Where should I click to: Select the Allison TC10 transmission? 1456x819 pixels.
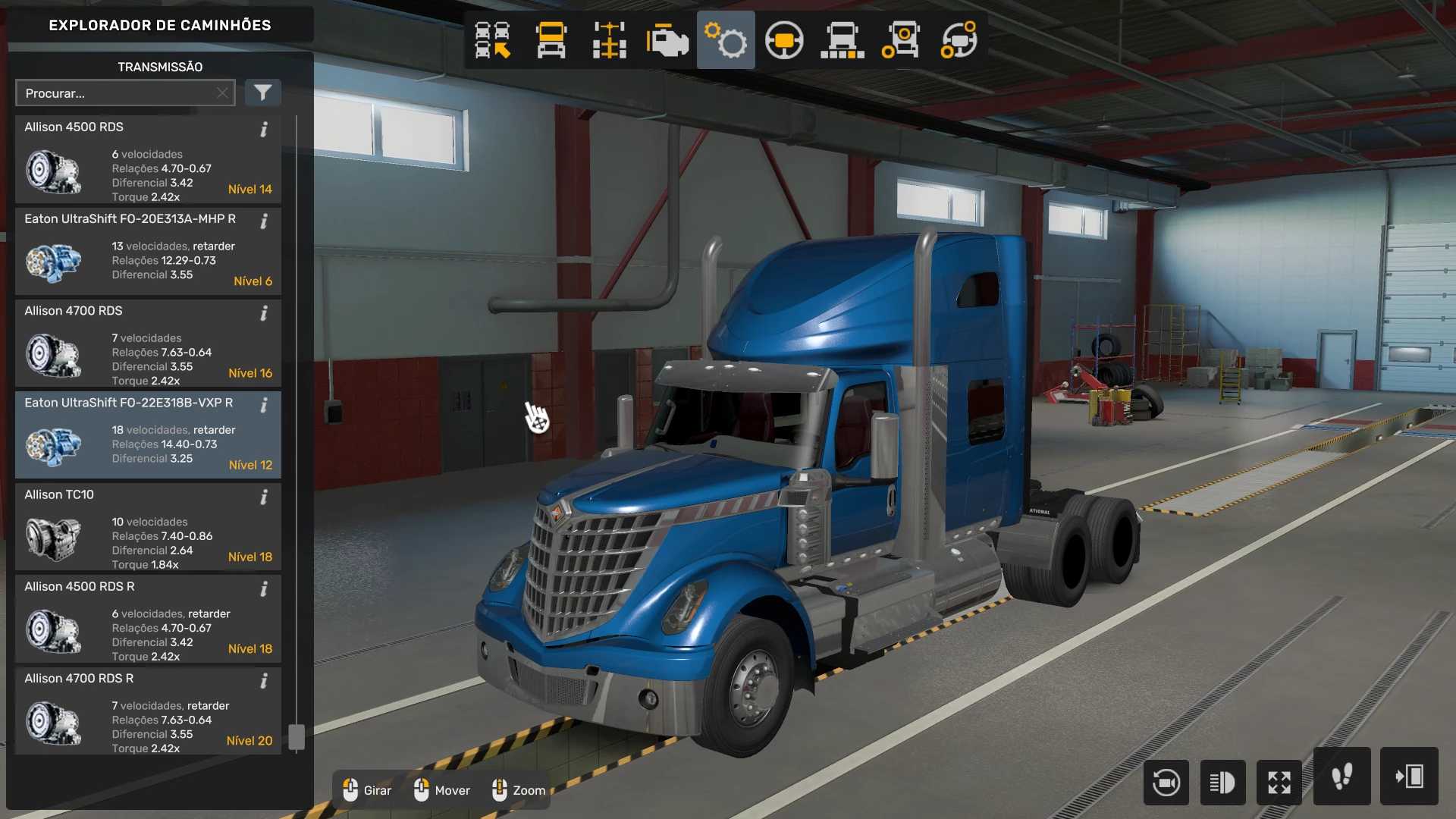(x=148, y=528)
